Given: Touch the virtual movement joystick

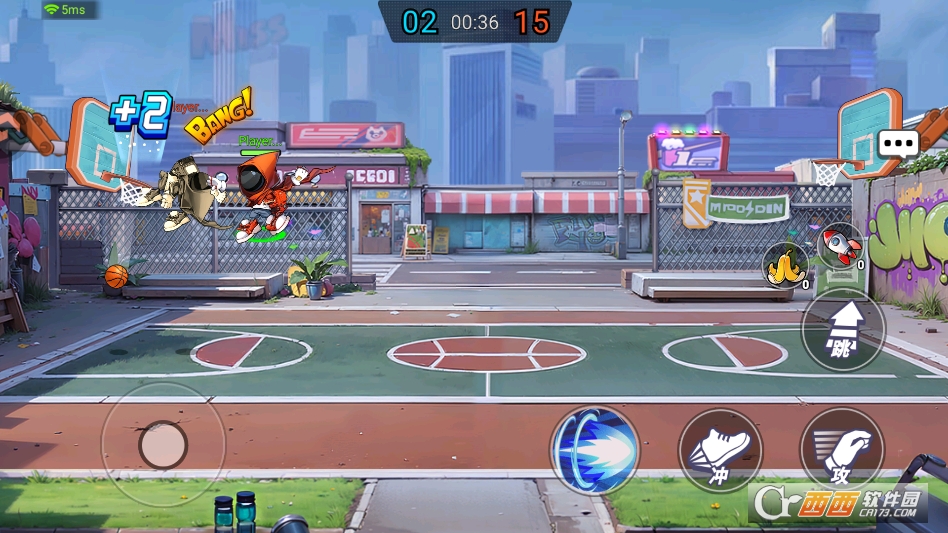Looking at the screenshot, I should pos(162,445).
